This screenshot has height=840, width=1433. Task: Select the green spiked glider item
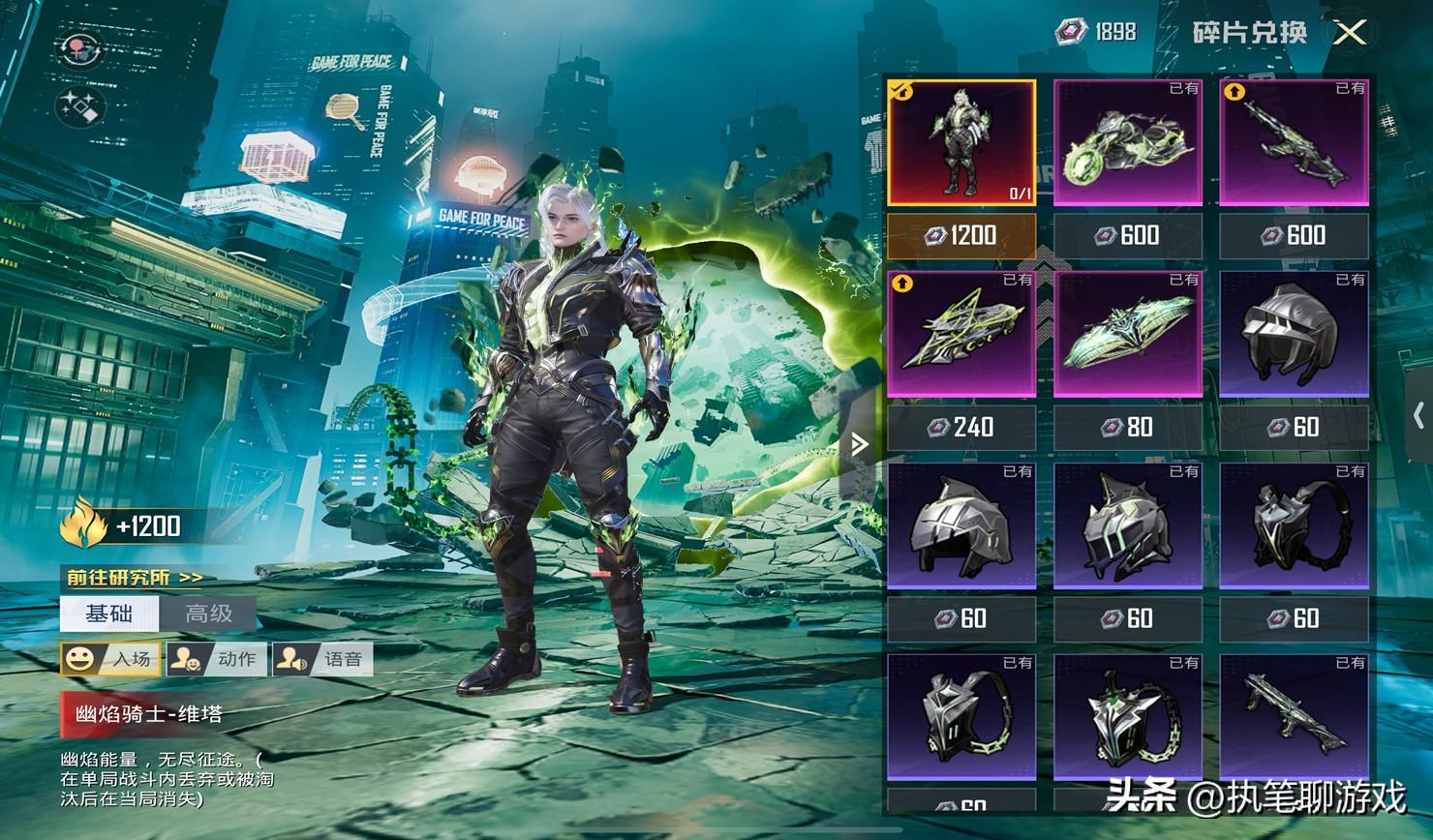1128,335
